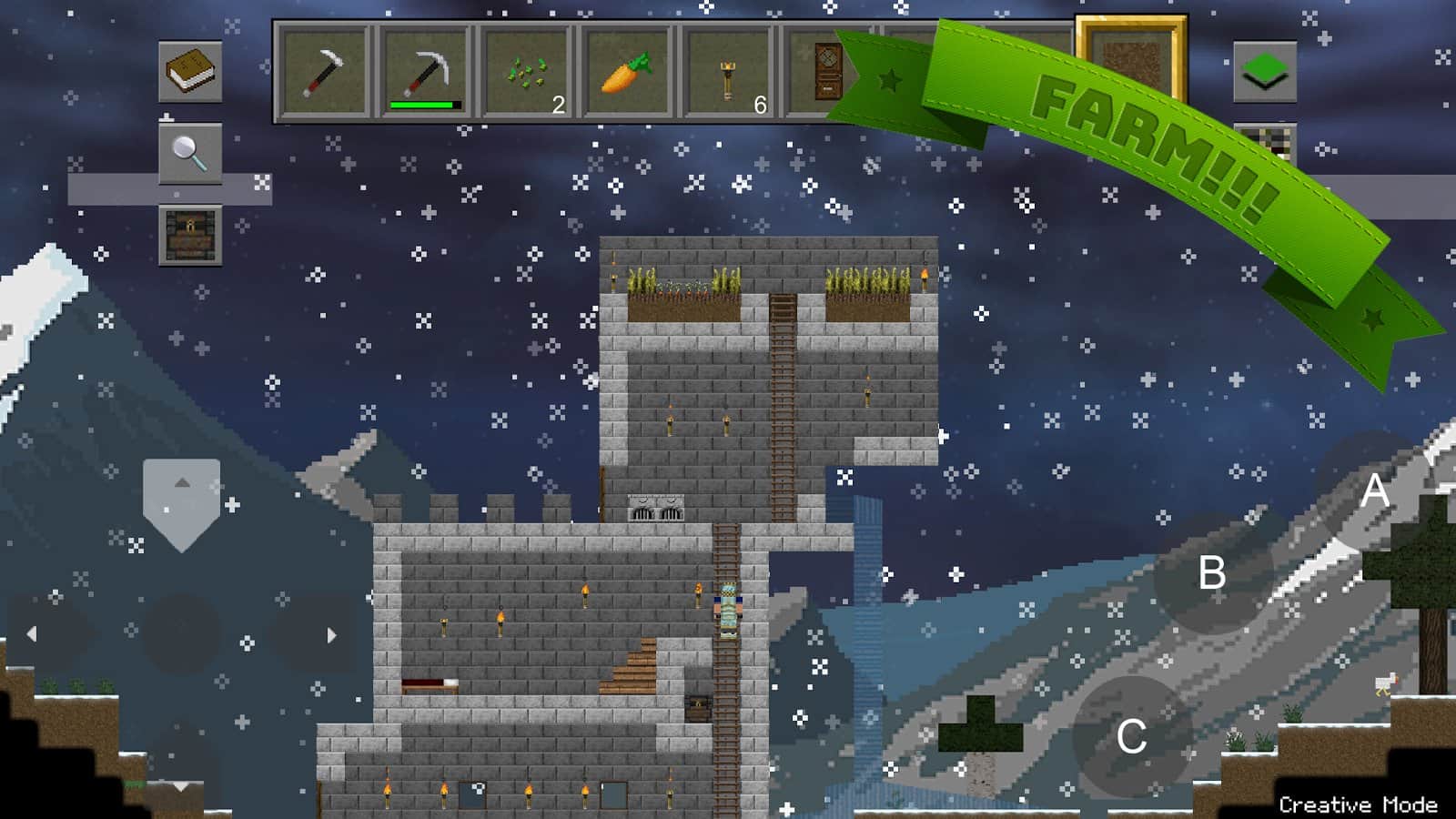The image size is (1456, 819).
Task: Select the hoe in the first hotbar slot
Action: [x=324, y=73]
